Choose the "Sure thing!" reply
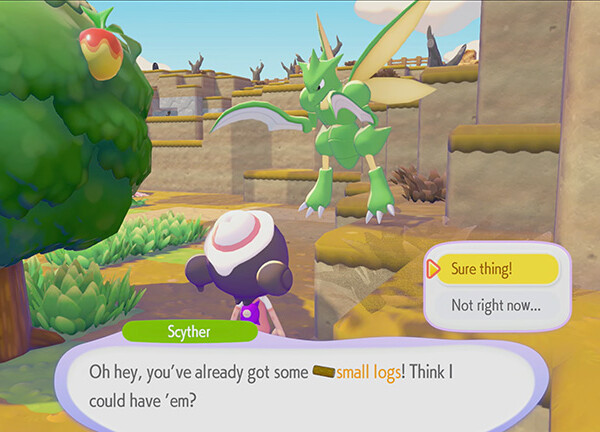 click(x=497, y=268)
